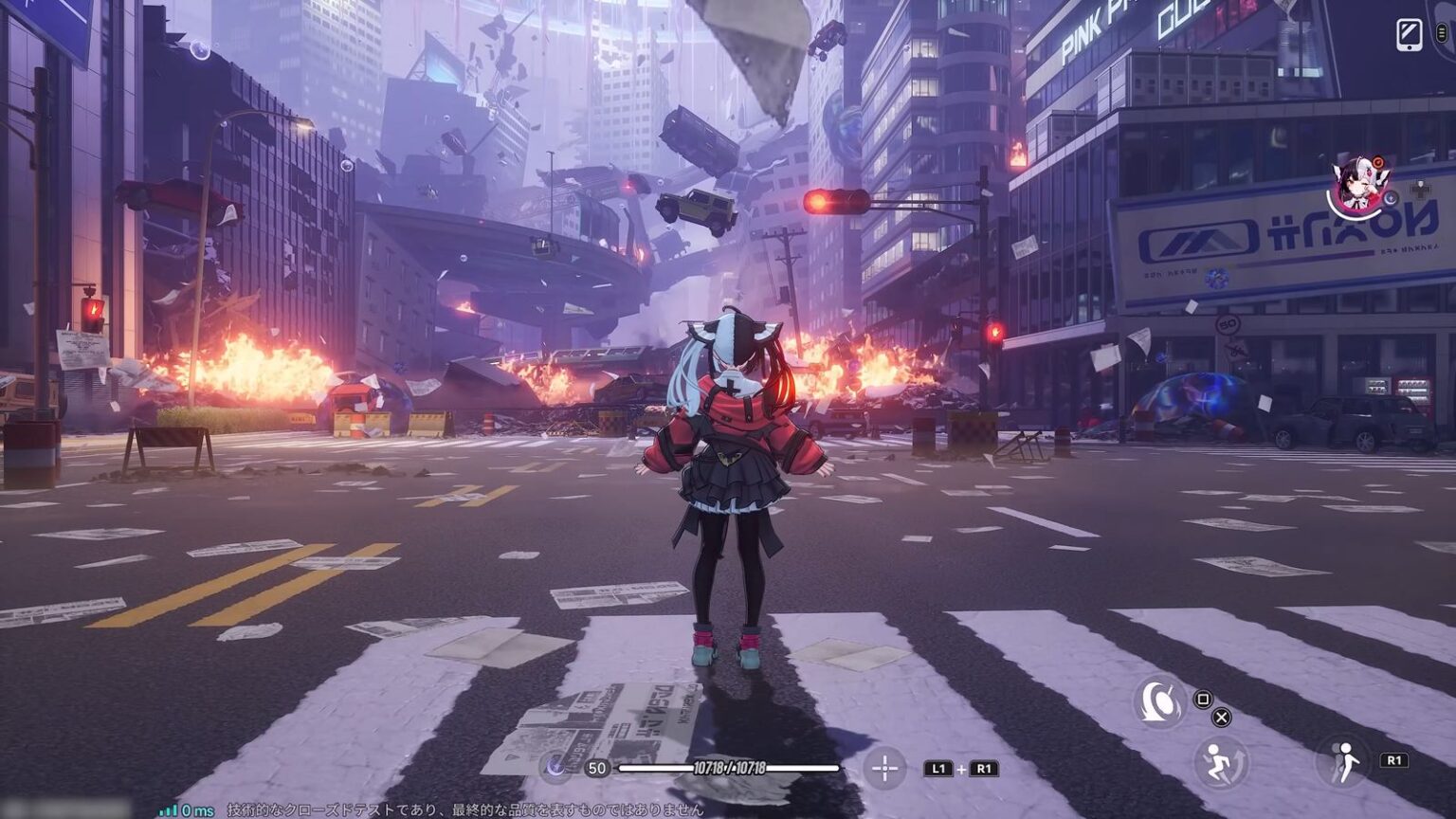Click the red alert icon above the avatar
Viewport: 1456px width, 819px height.
pyautogui.click(x=1378, y=161)
